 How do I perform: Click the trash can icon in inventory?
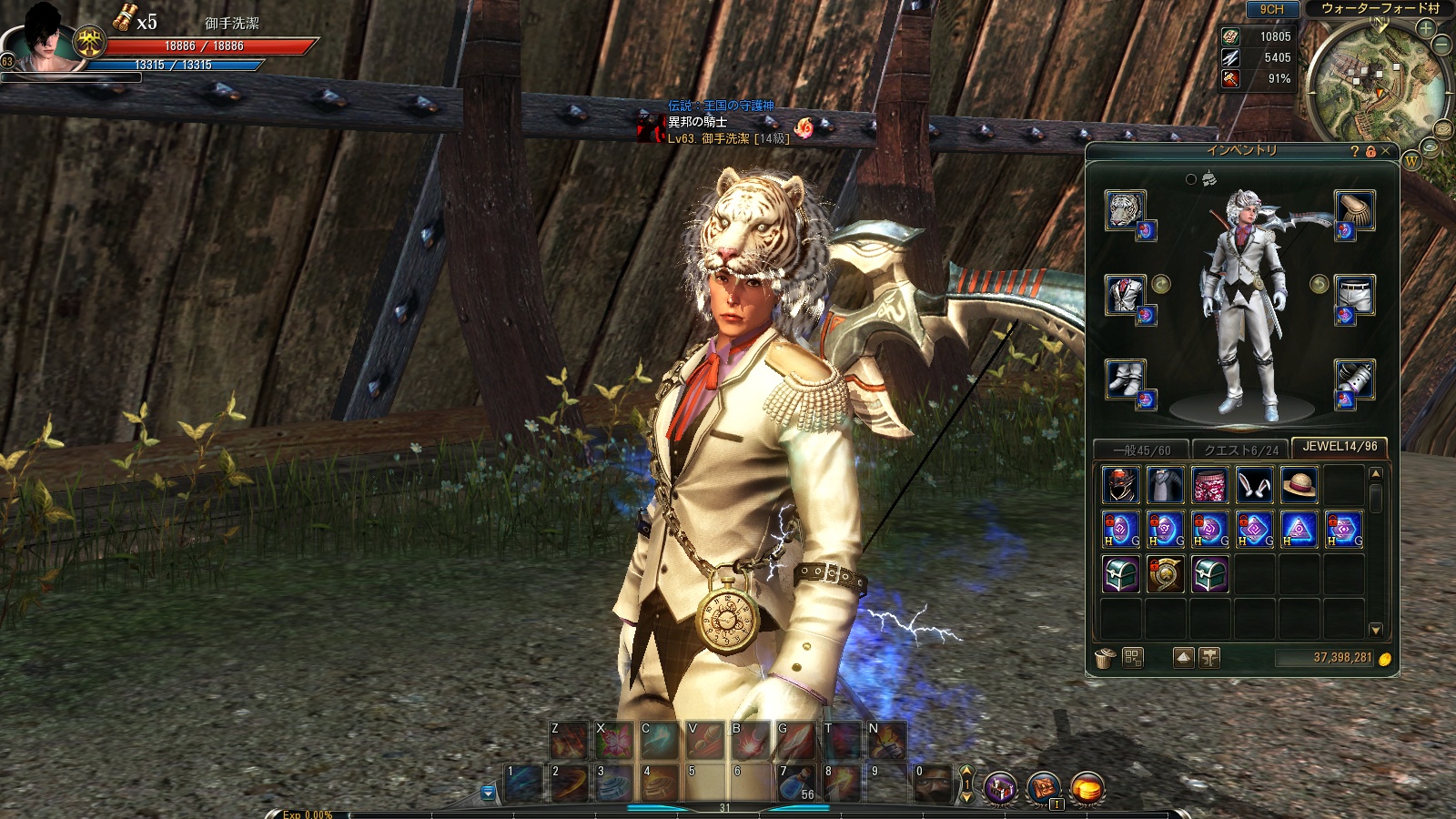(x=1105, y=658)
